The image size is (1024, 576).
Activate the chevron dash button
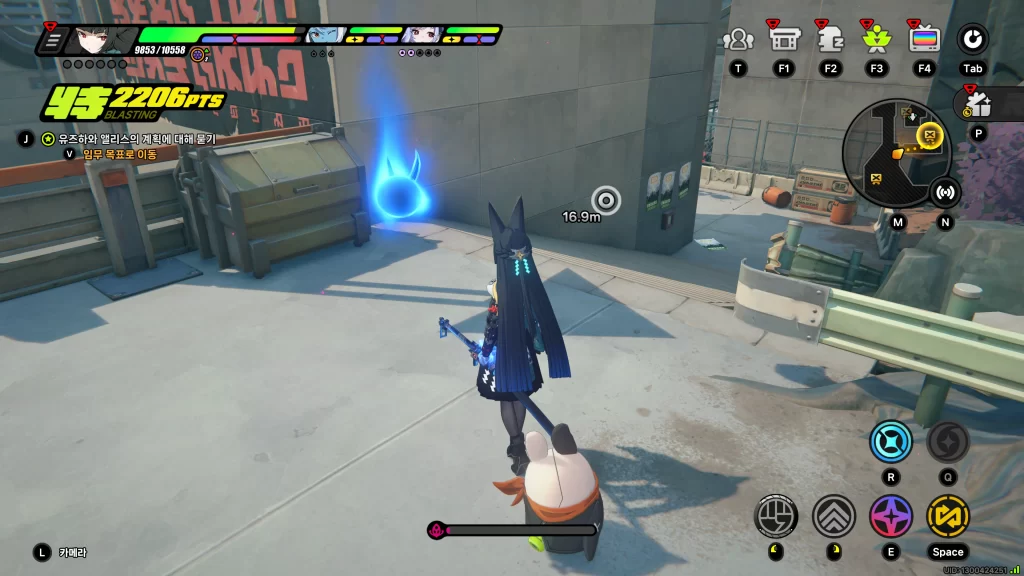click(x=833, y=515)
